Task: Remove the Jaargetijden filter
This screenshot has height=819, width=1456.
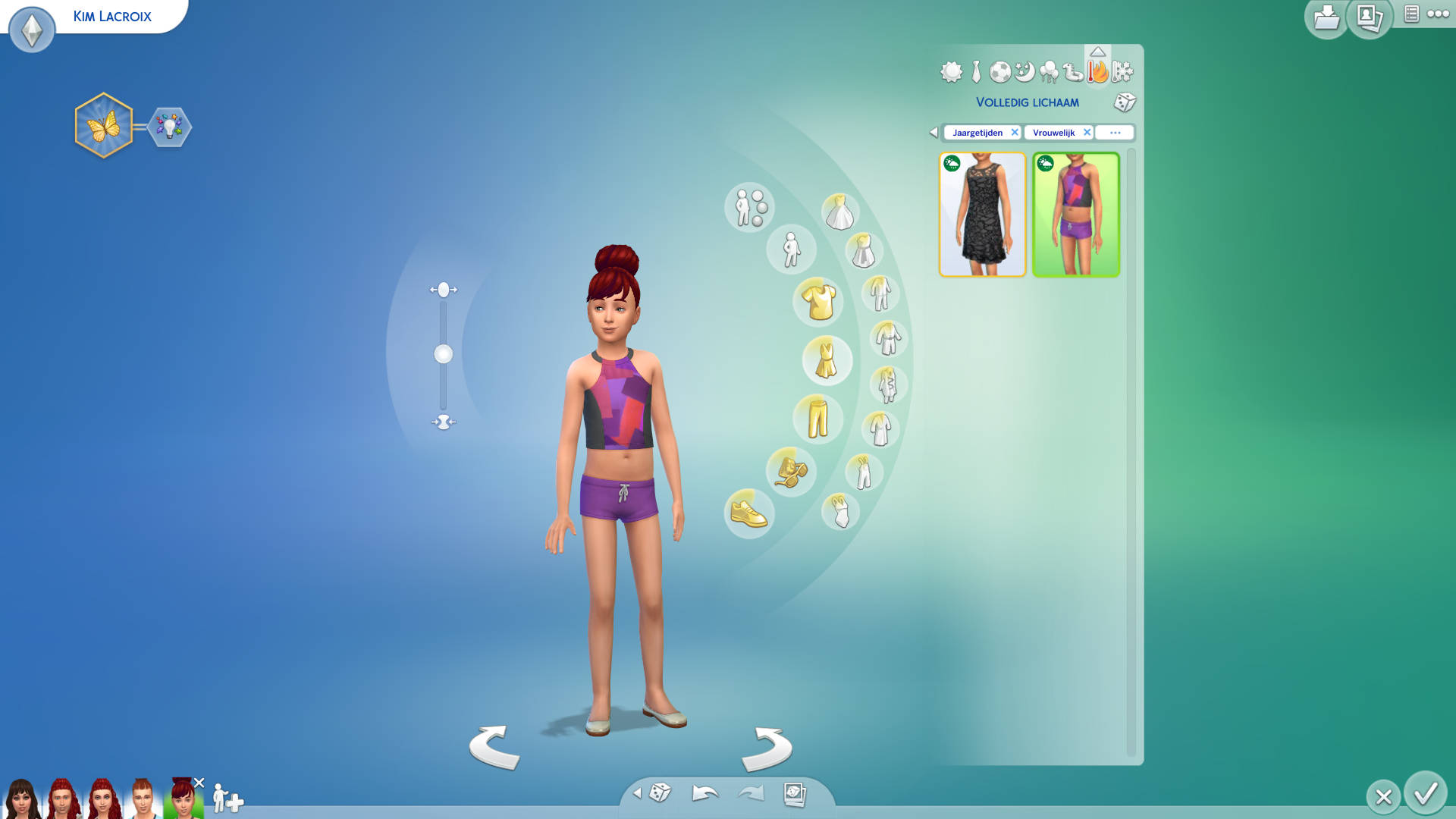Action: click(x=1015, y=132)
